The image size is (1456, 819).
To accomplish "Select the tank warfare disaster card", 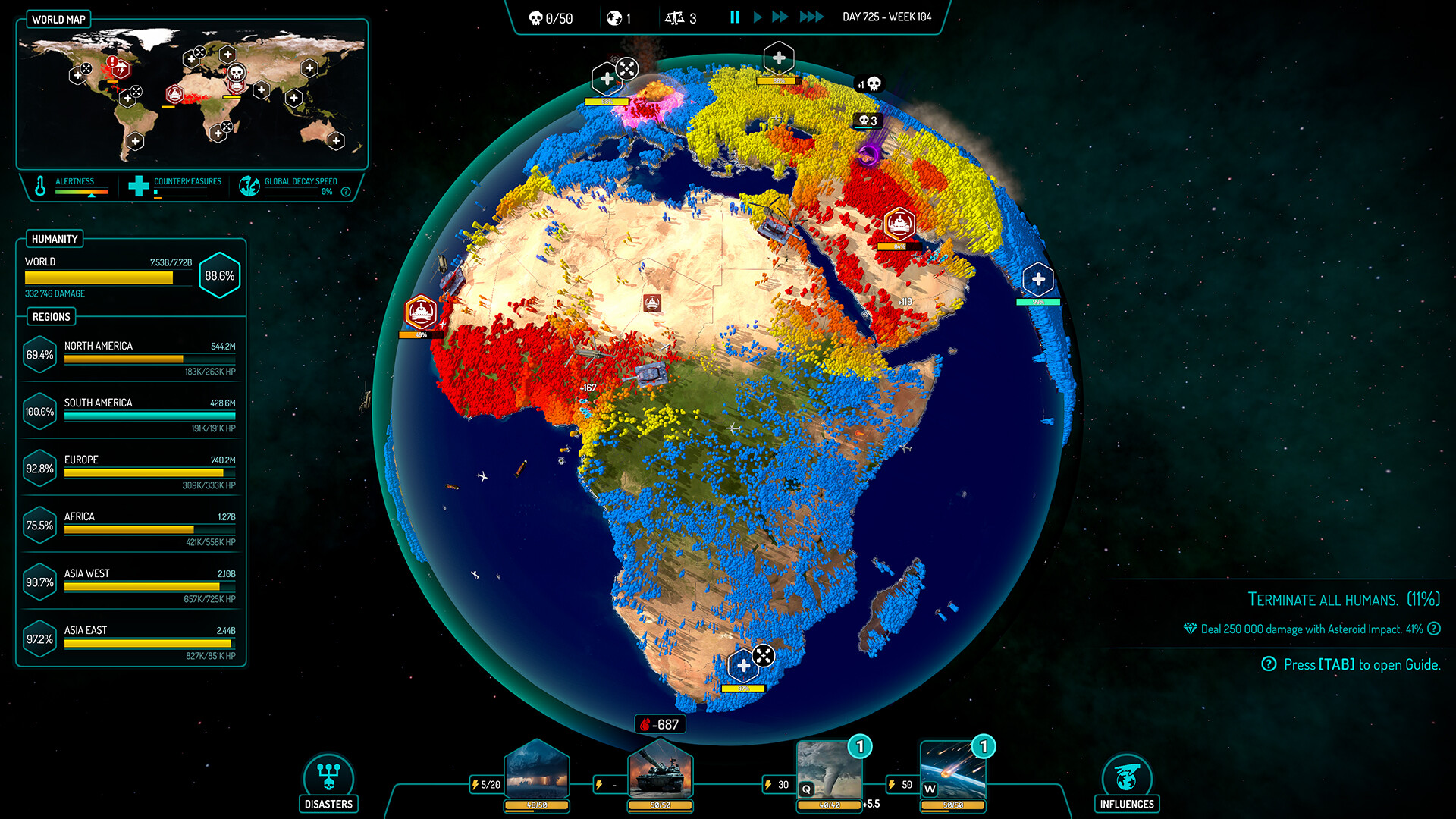I will point(661,772).
